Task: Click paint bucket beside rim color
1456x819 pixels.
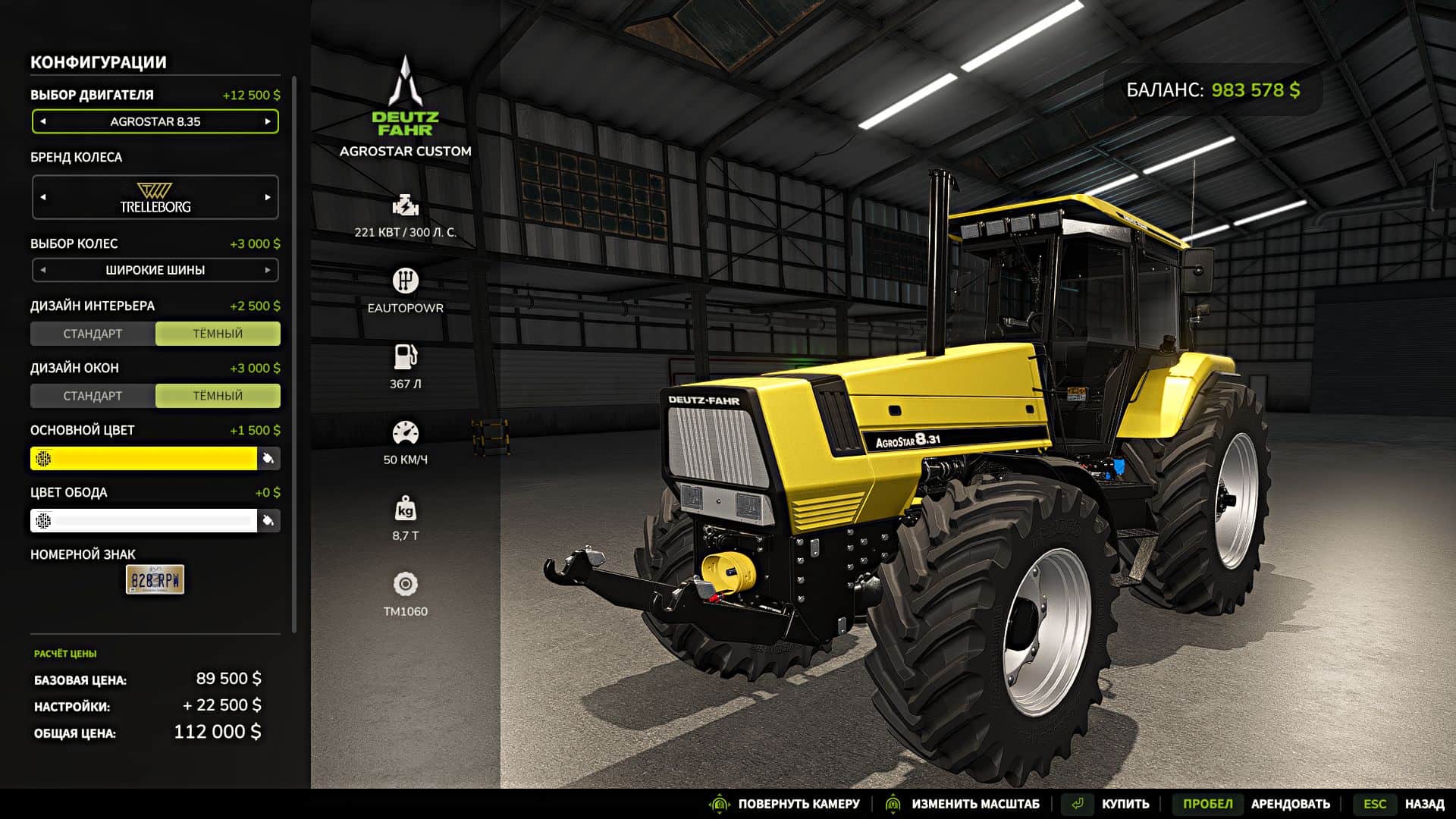Action: 268,520
